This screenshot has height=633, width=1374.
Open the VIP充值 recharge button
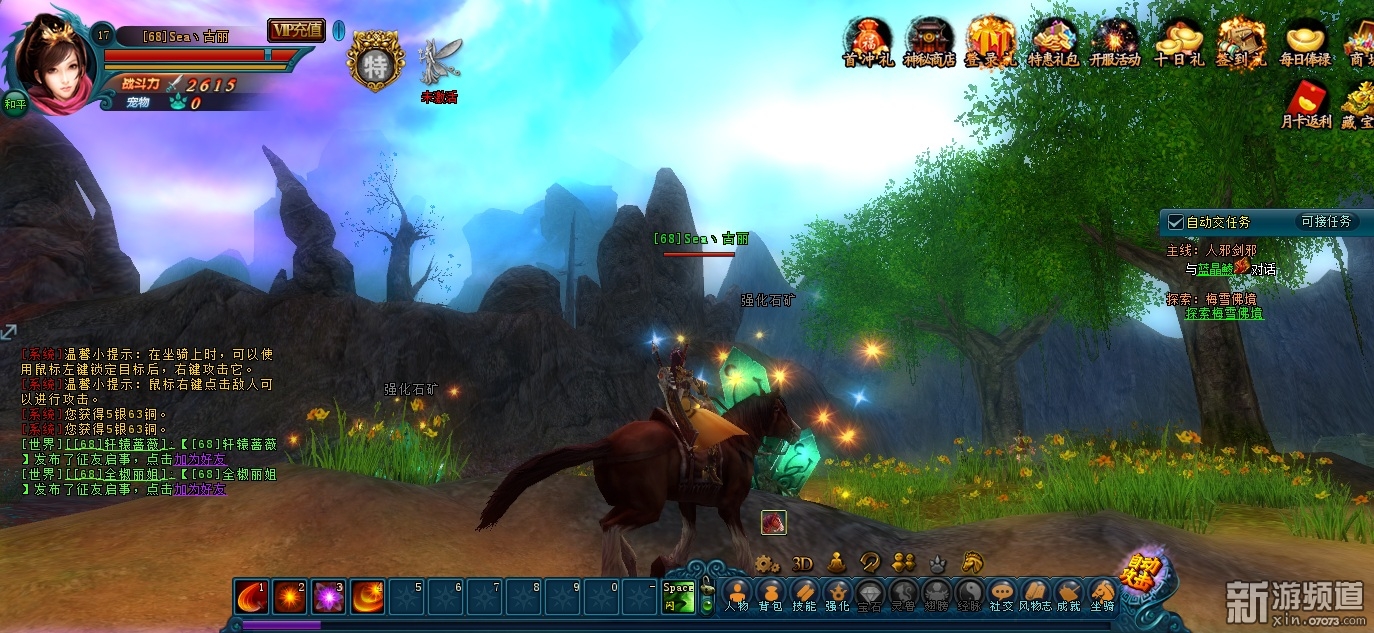tap(296, 30)
